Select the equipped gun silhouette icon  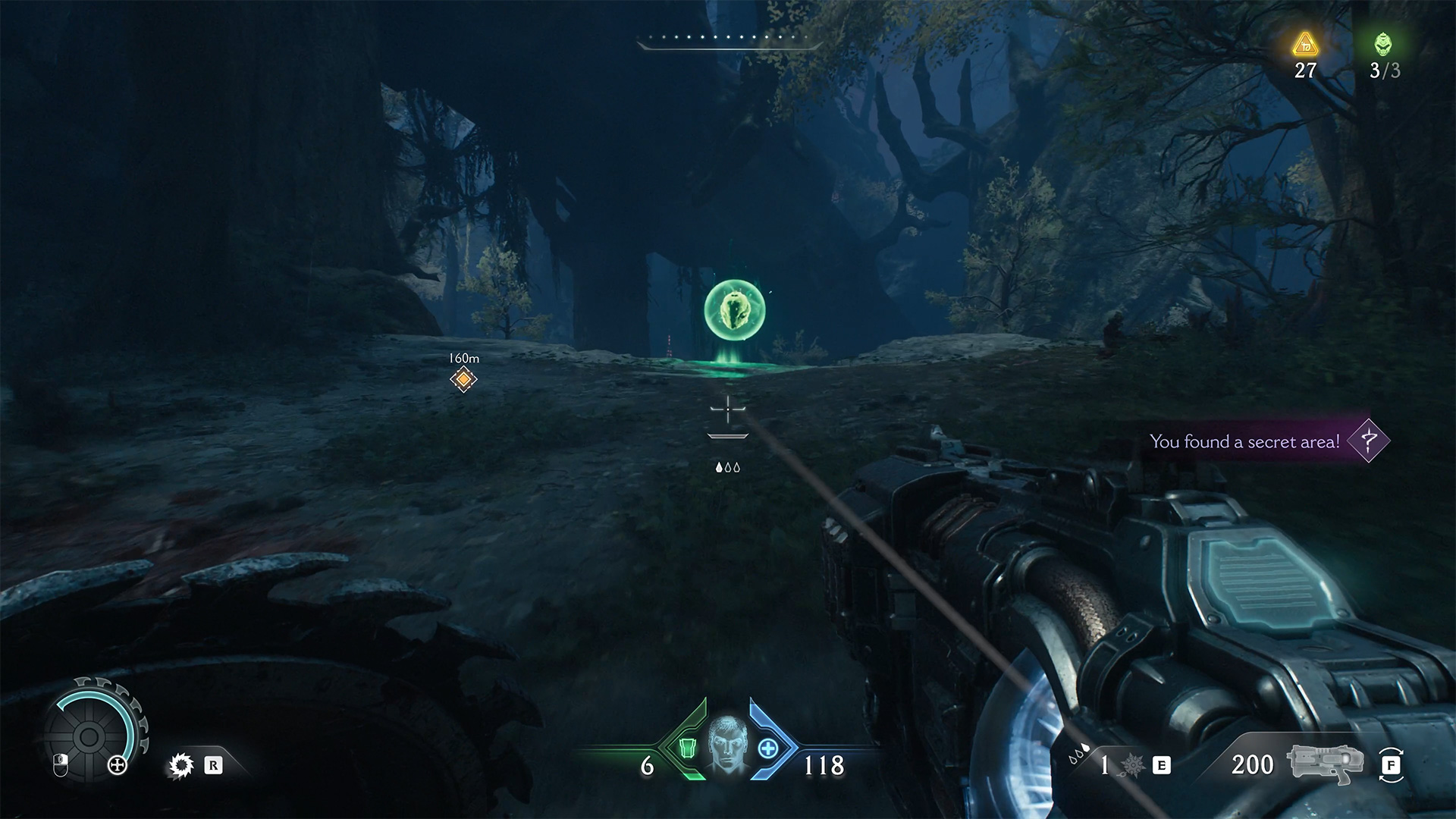click(x=1325, y=765)
